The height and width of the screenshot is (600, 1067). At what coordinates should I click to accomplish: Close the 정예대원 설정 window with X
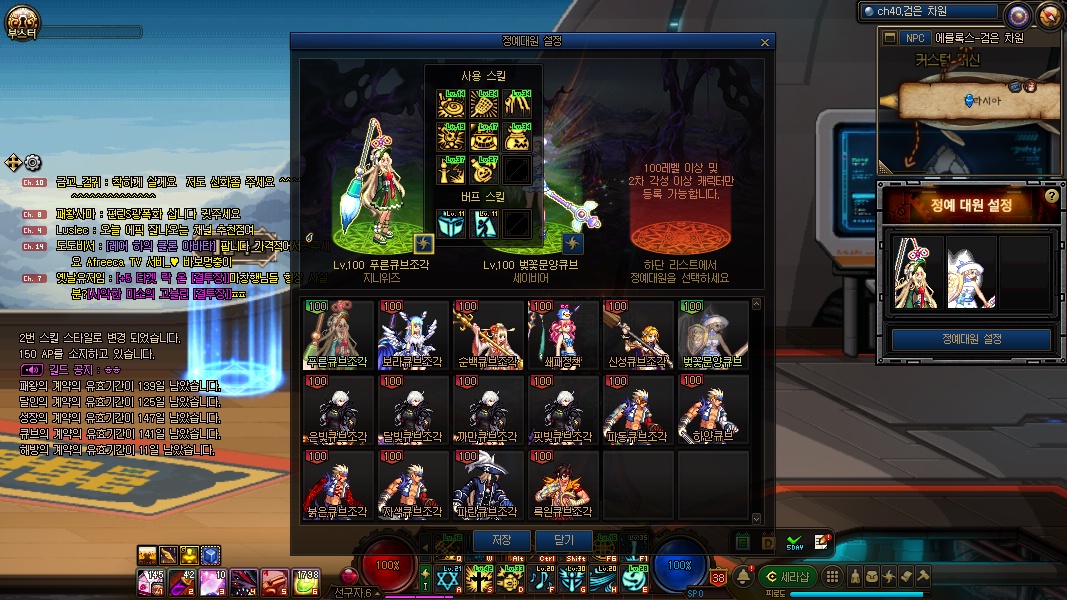[x=765, y=42]
